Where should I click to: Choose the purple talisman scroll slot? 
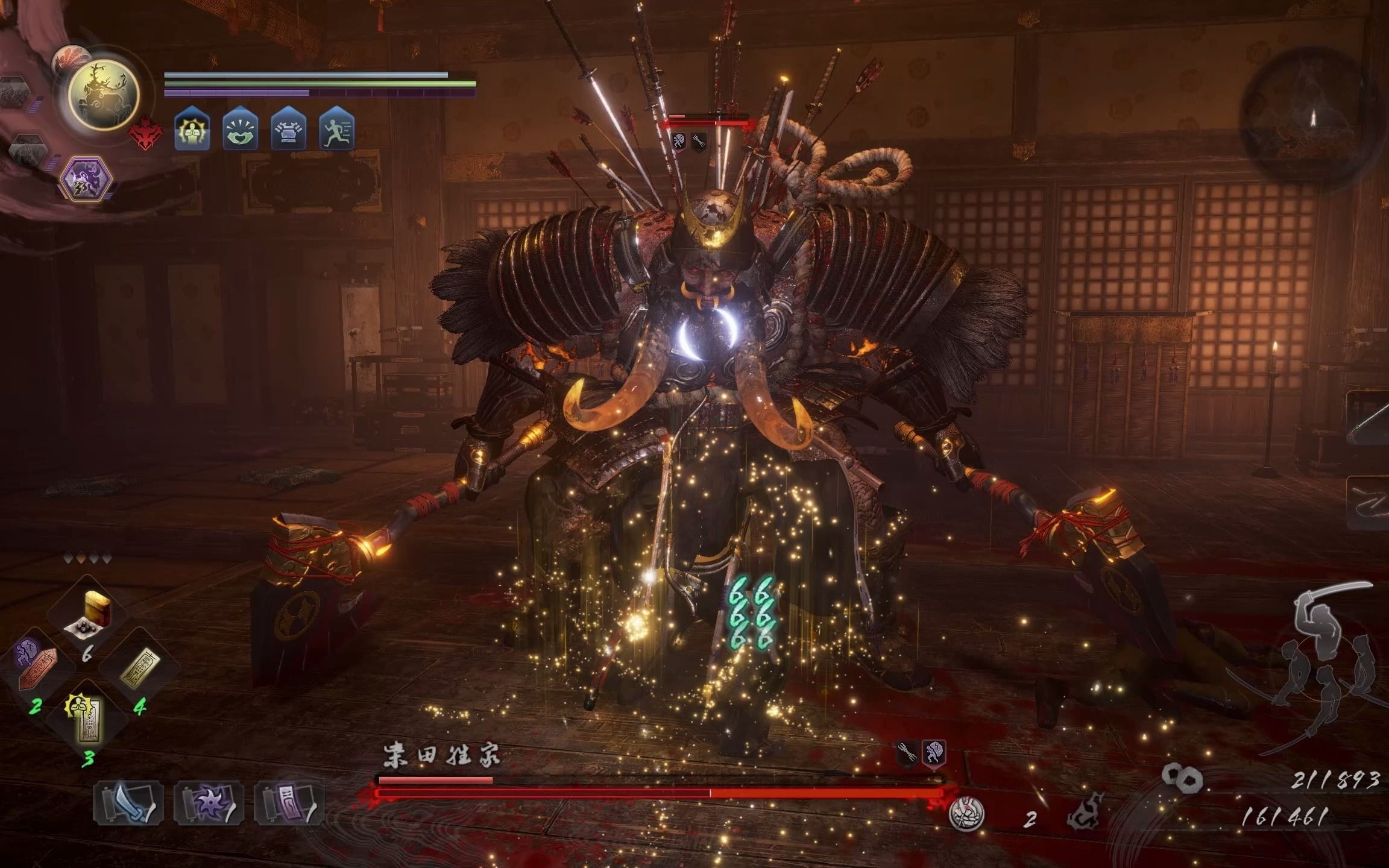(289, 802)
